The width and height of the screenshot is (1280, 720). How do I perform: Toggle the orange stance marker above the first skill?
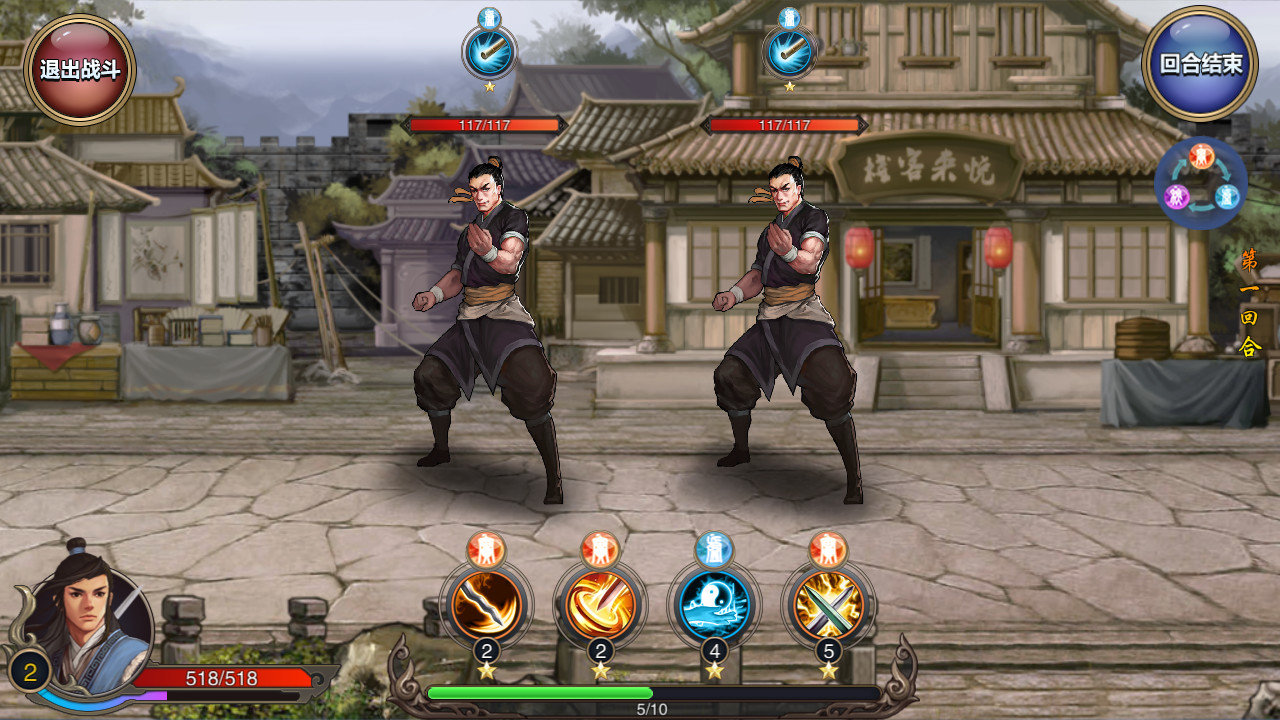[485, 547]
